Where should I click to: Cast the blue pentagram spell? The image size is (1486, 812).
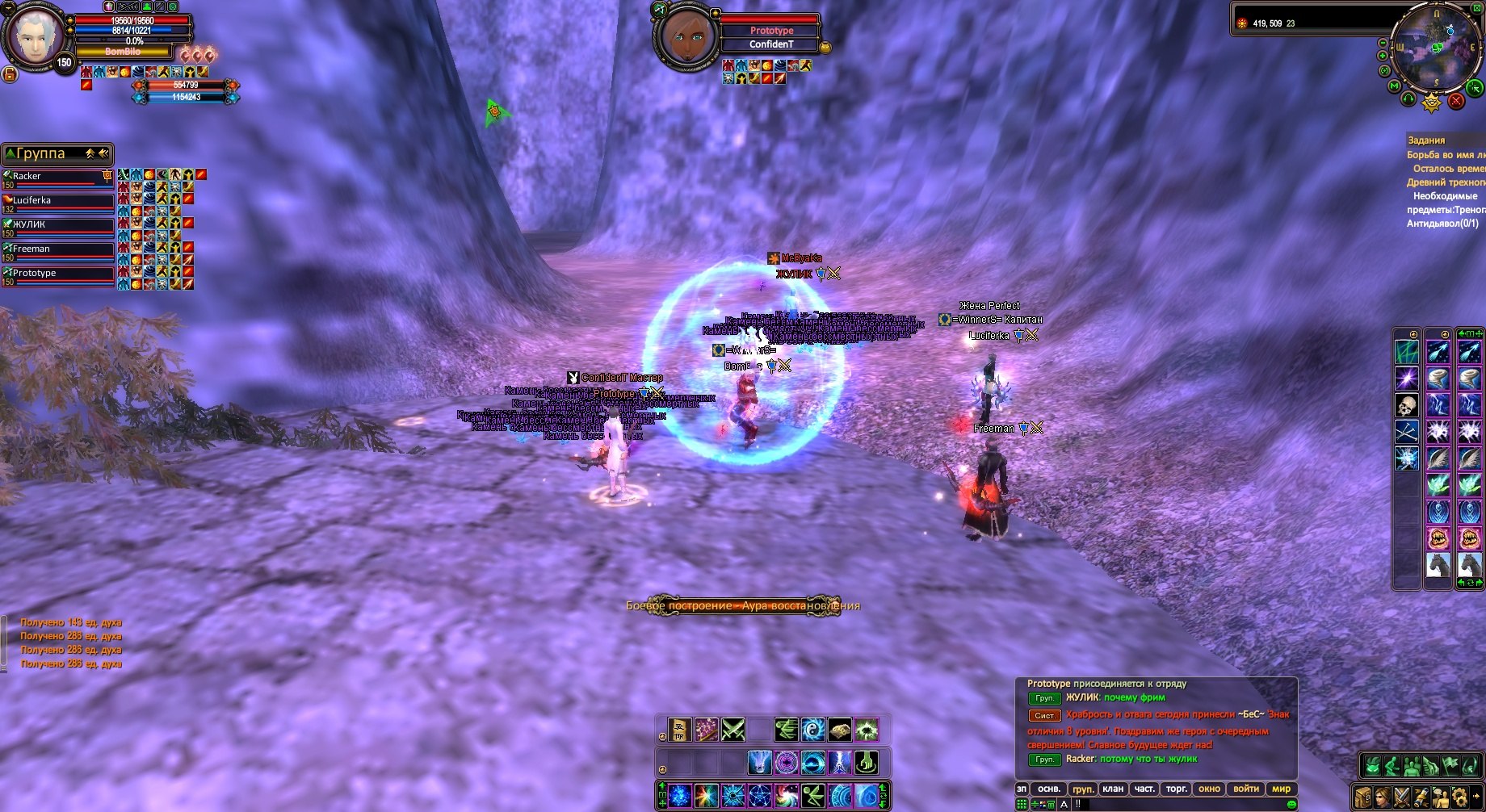click(760, 796)
